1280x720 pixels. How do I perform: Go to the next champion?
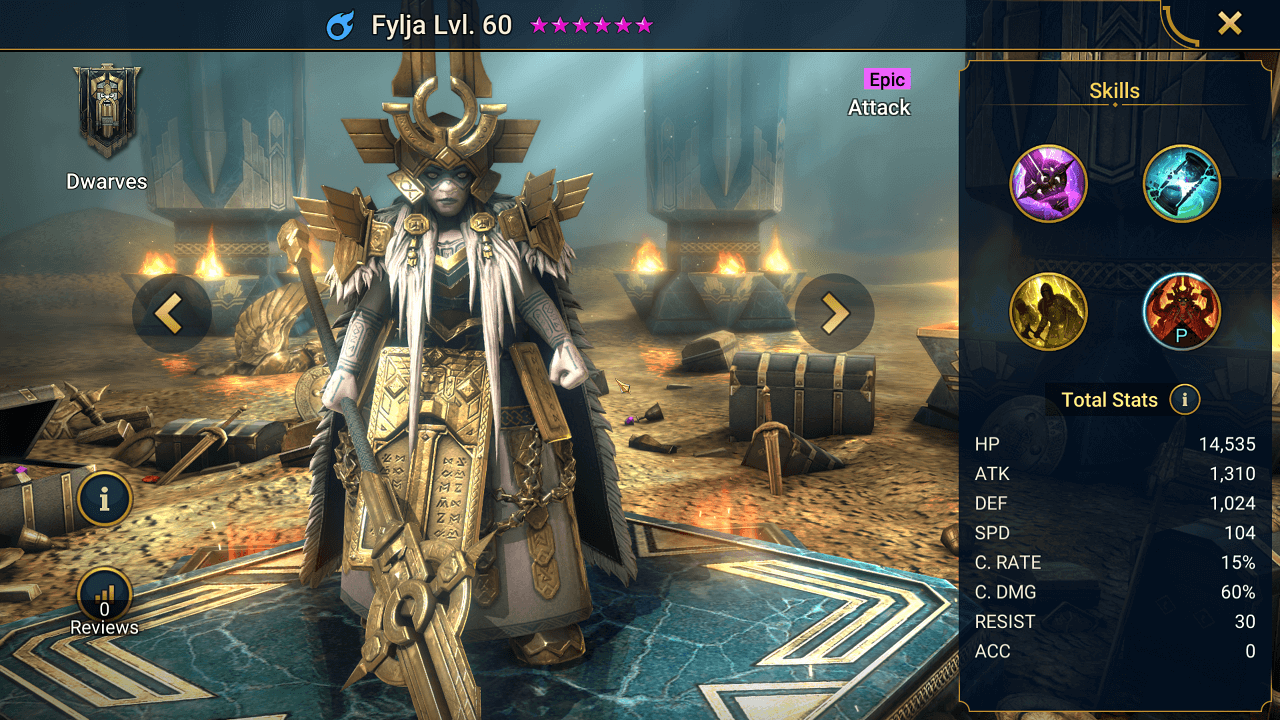tap(835, 313)
